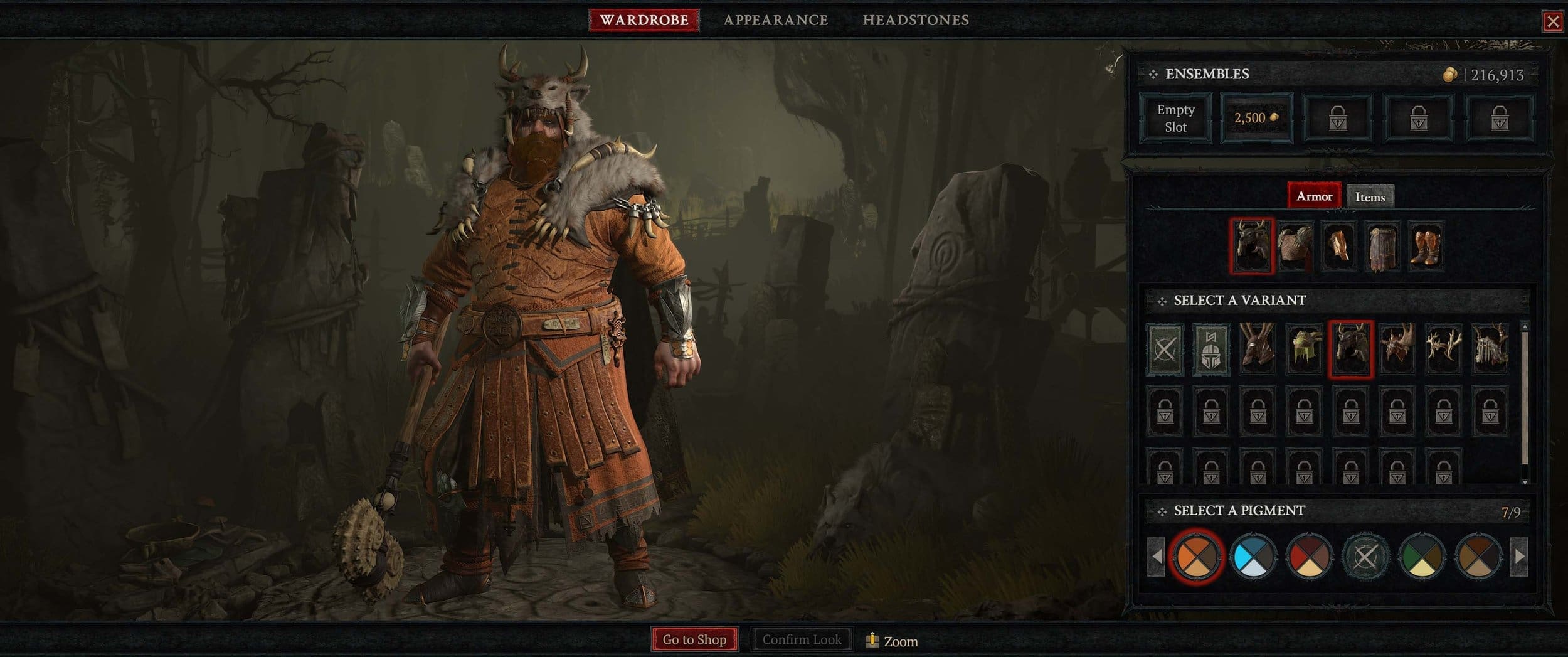
Task: Pick the boots armor slot
Action: pos(1425,246)
